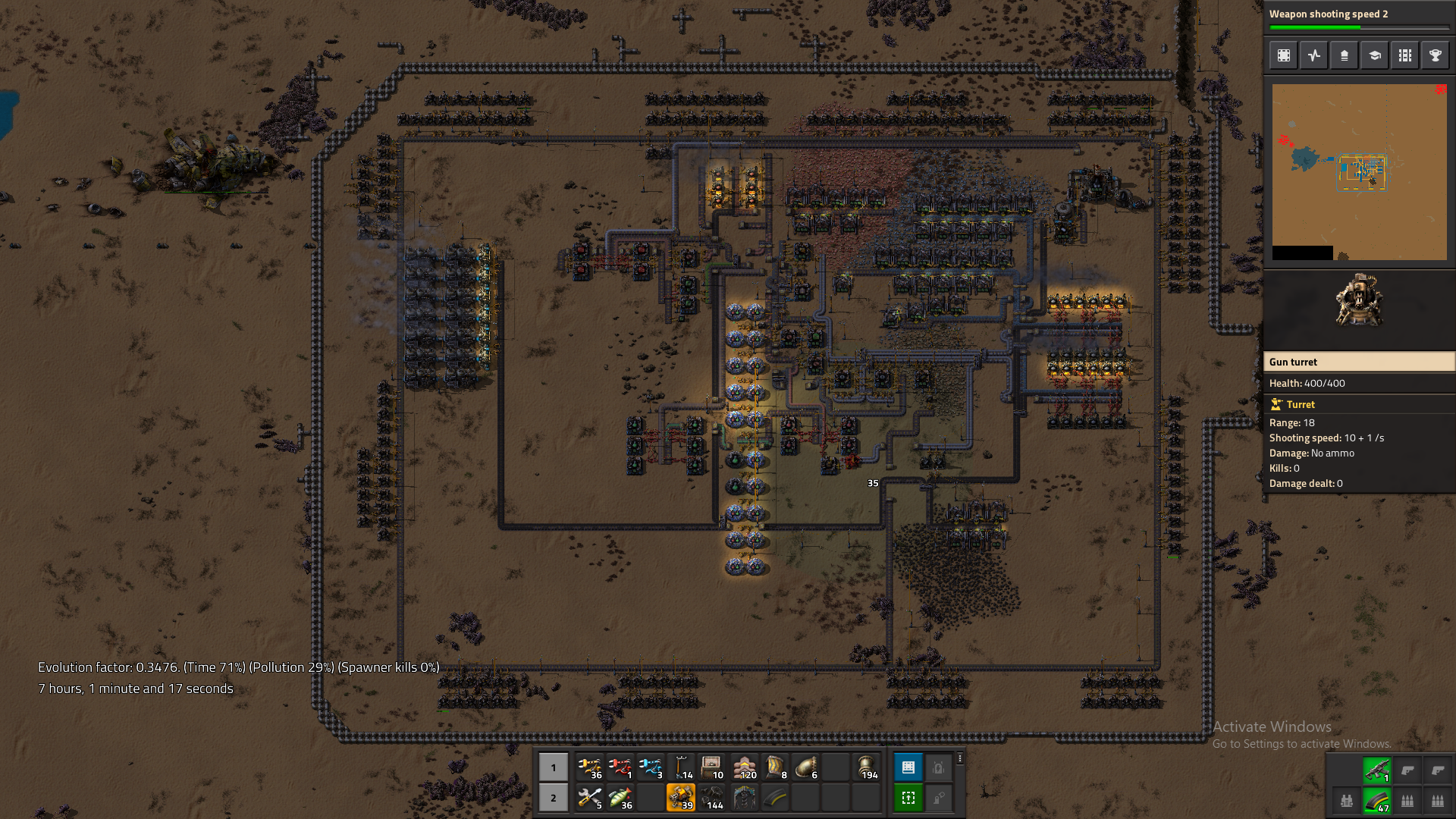Select the pipe stack of 194
The height and width of the screenshot is (819, 1456).
pyautogui.click(x=866, y=767)
